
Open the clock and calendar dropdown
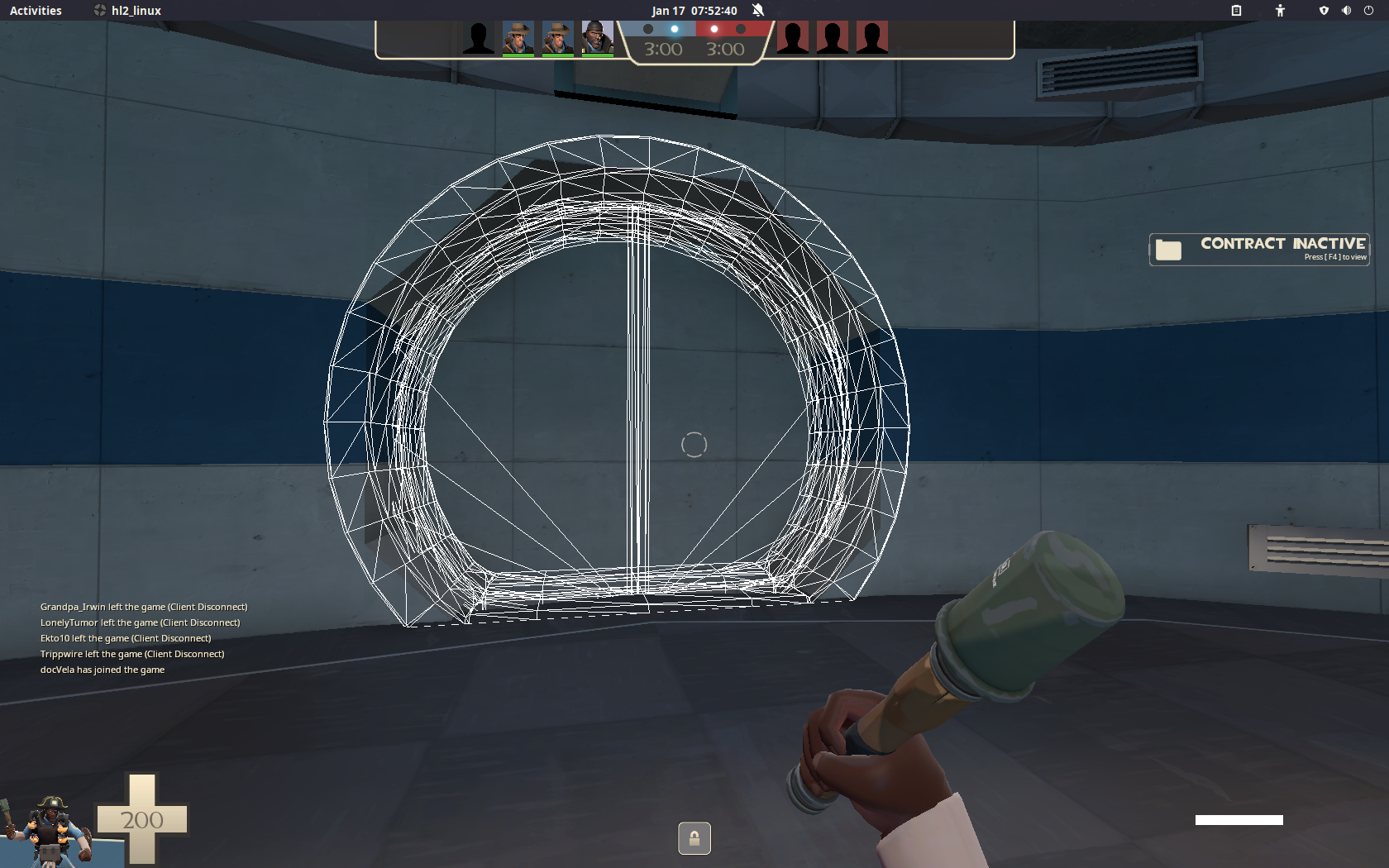(694, 10)
